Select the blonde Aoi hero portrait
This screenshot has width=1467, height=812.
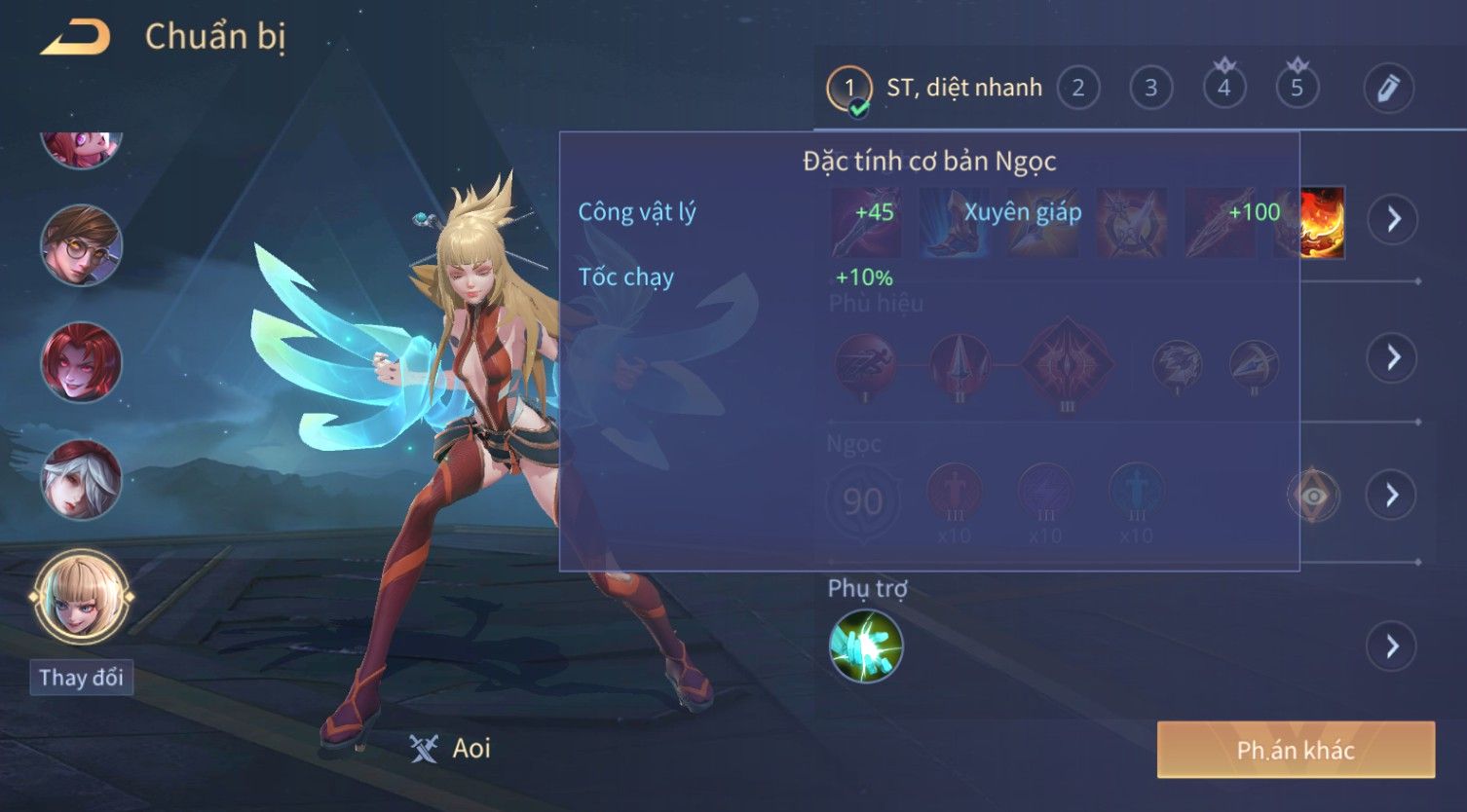pyautogui.click(x=81, y=596)
